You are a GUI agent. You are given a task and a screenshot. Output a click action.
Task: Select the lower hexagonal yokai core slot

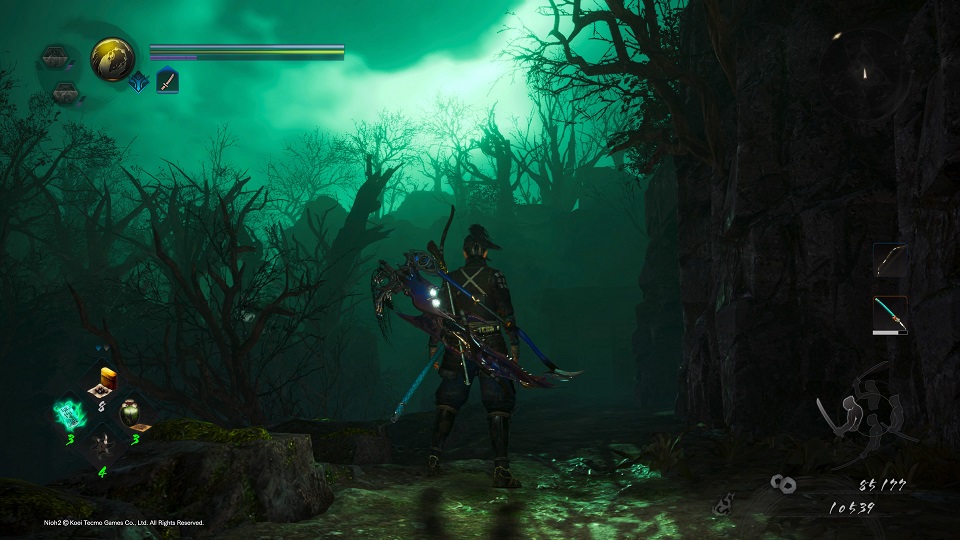[65, 93]
